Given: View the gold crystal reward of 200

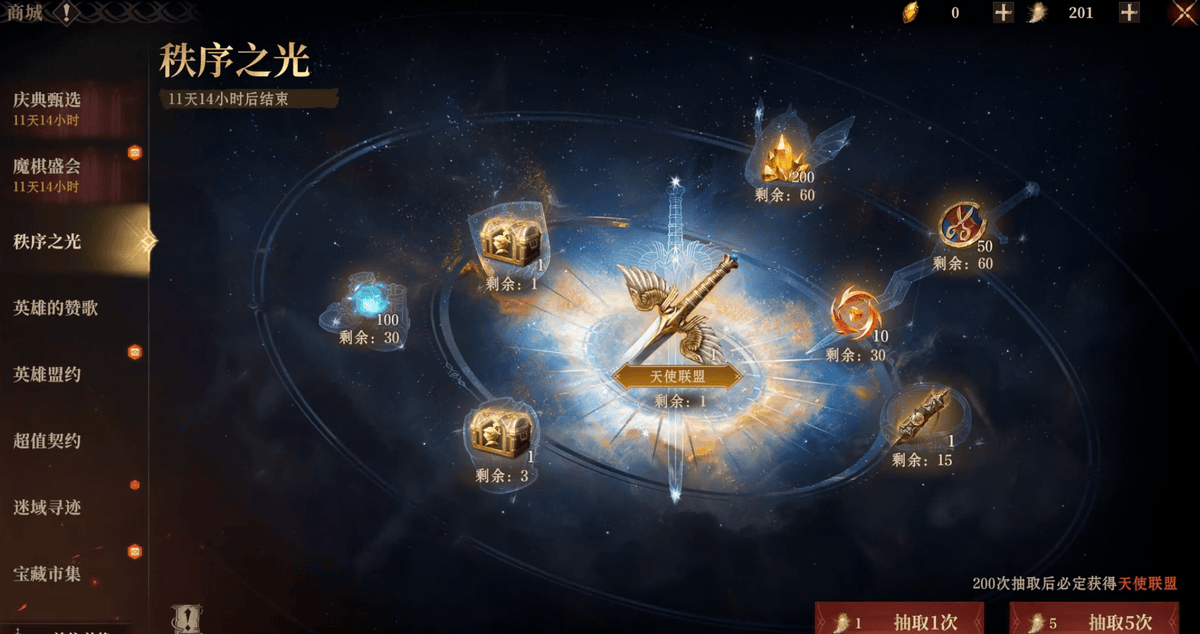Looking at the screenshot, I should [782, 156].
